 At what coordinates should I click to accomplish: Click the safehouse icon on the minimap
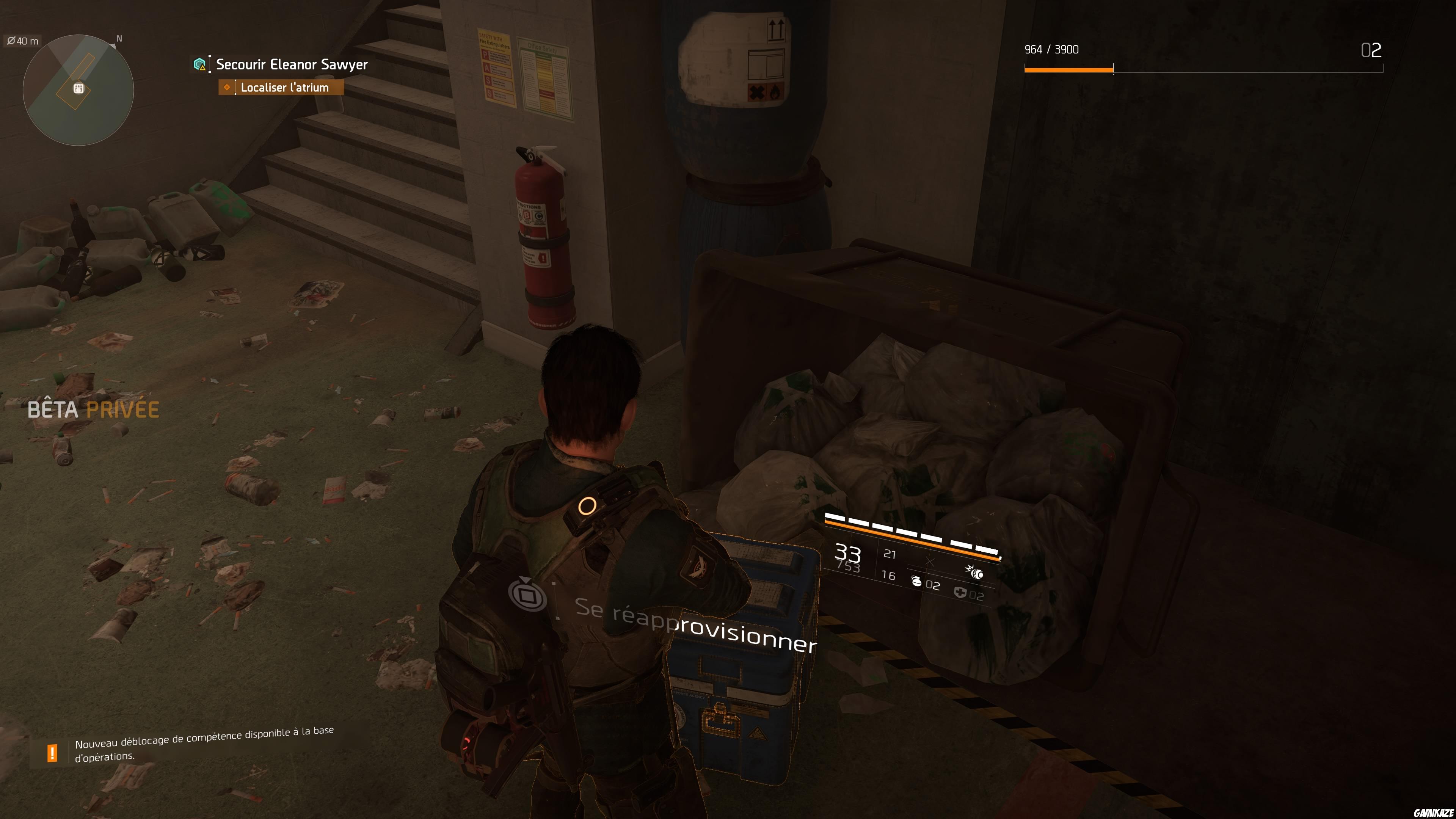(79, 88)
